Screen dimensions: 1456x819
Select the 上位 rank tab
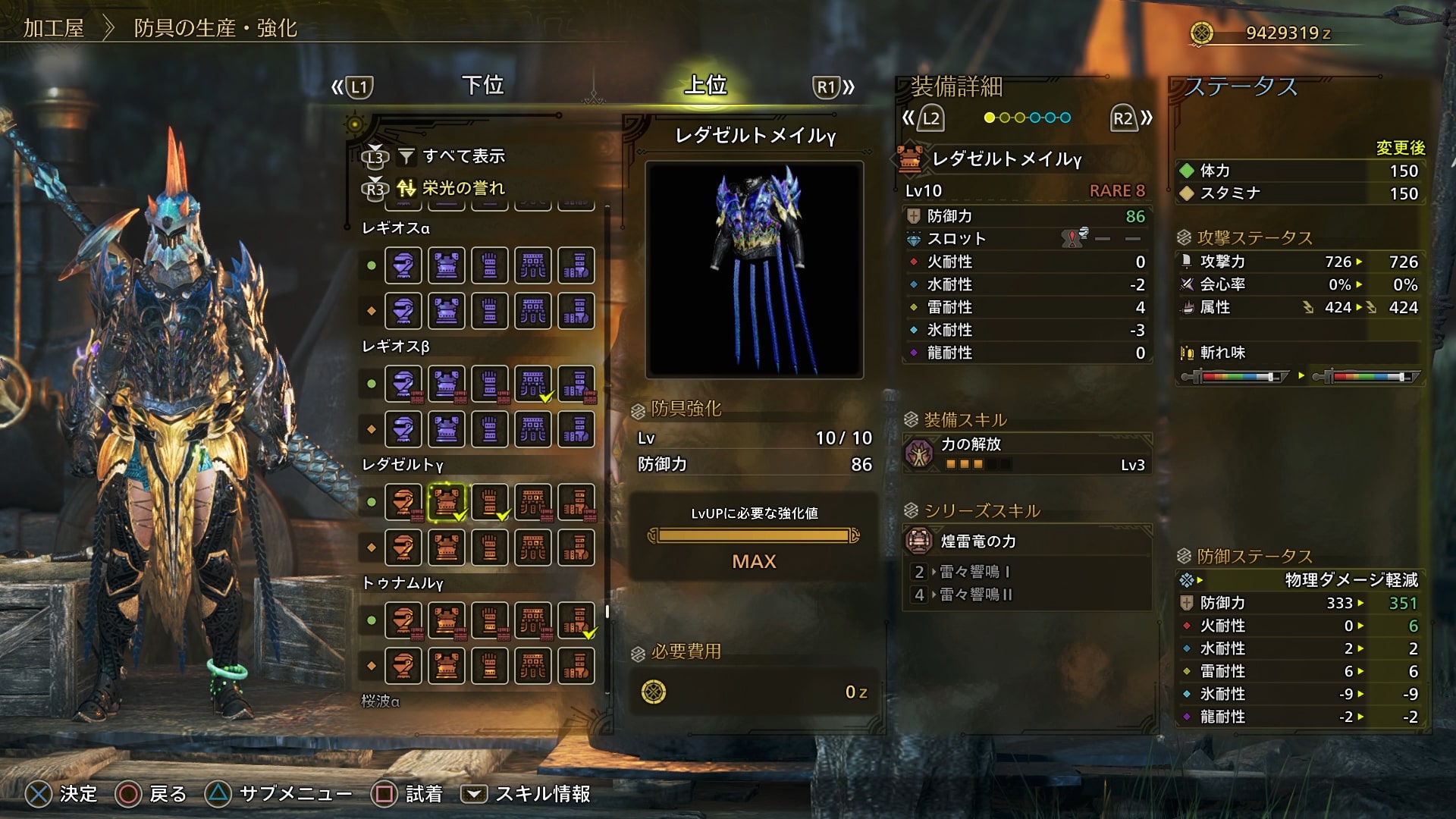(x=705, y=86)
